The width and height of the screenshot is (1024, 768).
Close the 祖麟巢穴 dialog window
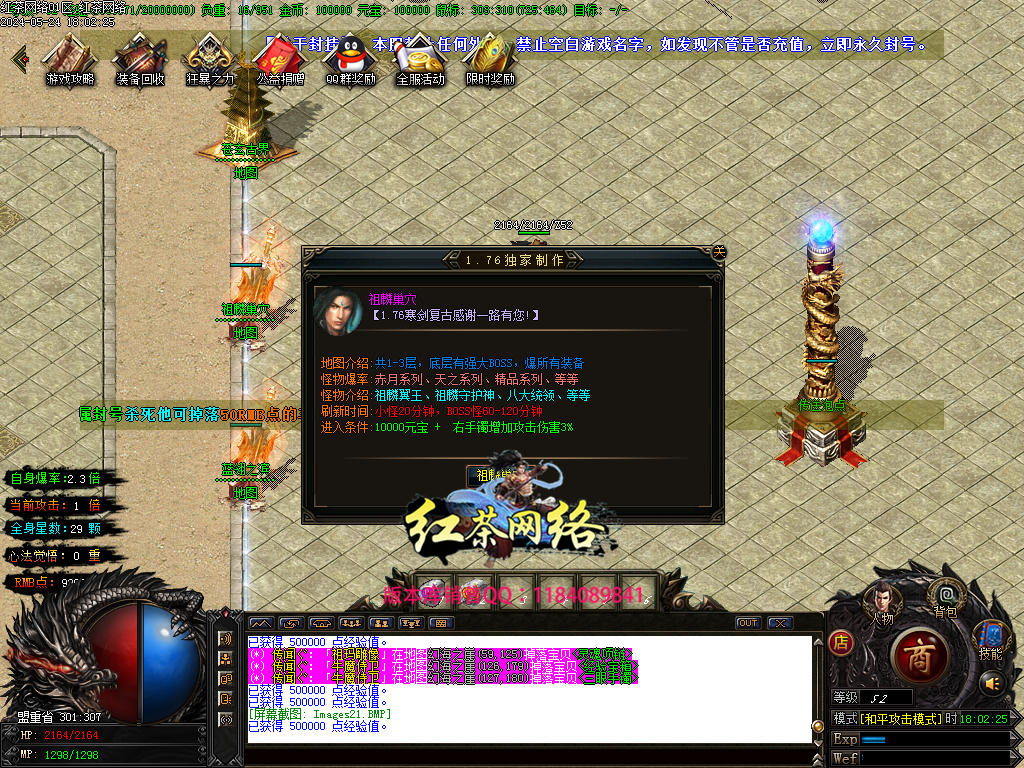point(718,252)
